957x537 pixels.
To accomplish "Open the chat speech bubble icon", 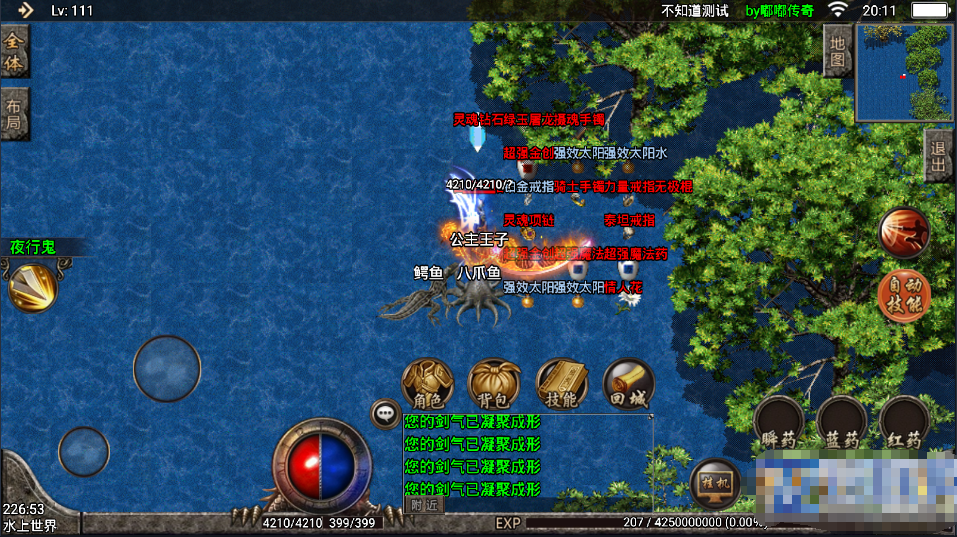I will click(x=385, y=413).
